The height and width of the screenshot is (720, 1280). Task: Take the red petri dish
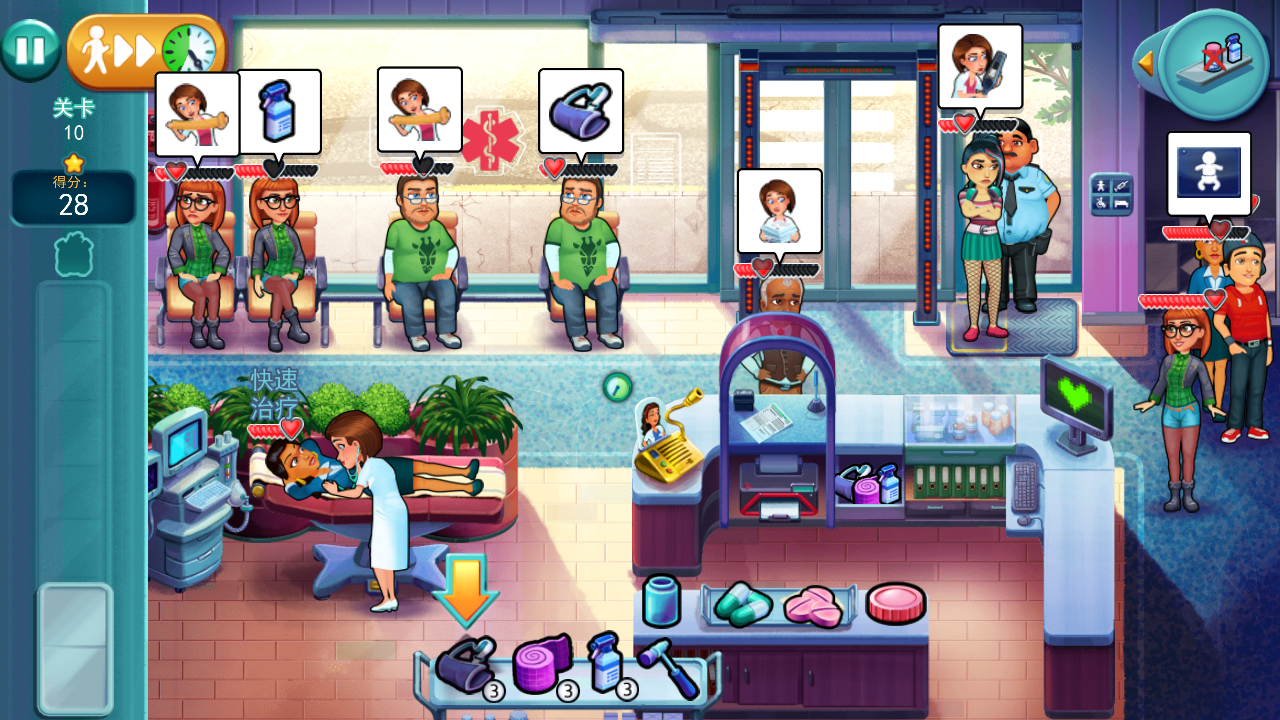[896, 603]
